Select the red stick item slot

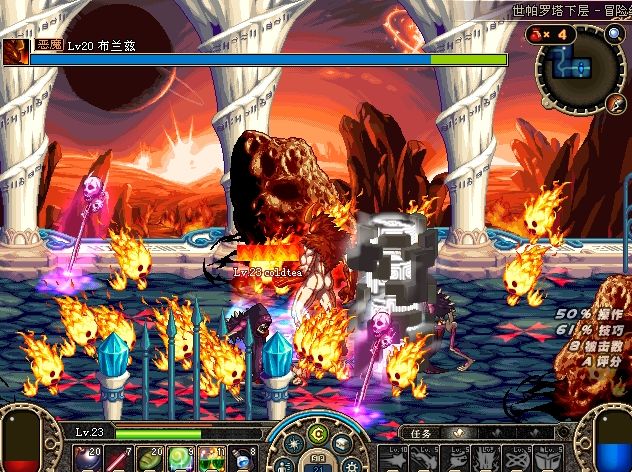[117, 459]
